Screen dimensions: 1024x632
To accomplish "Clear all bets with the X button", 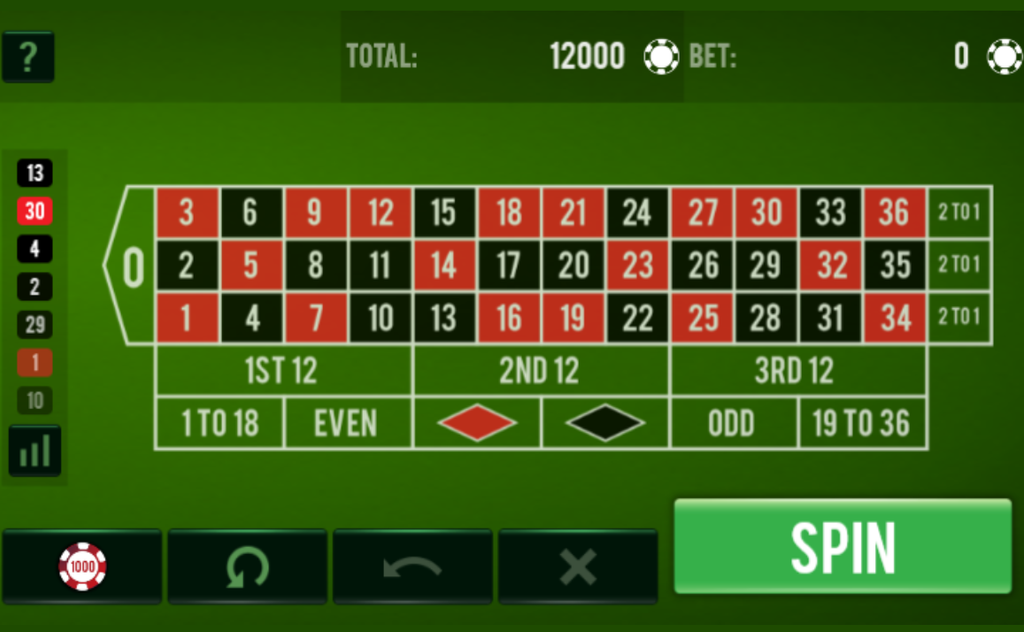I will coord(577,567).
